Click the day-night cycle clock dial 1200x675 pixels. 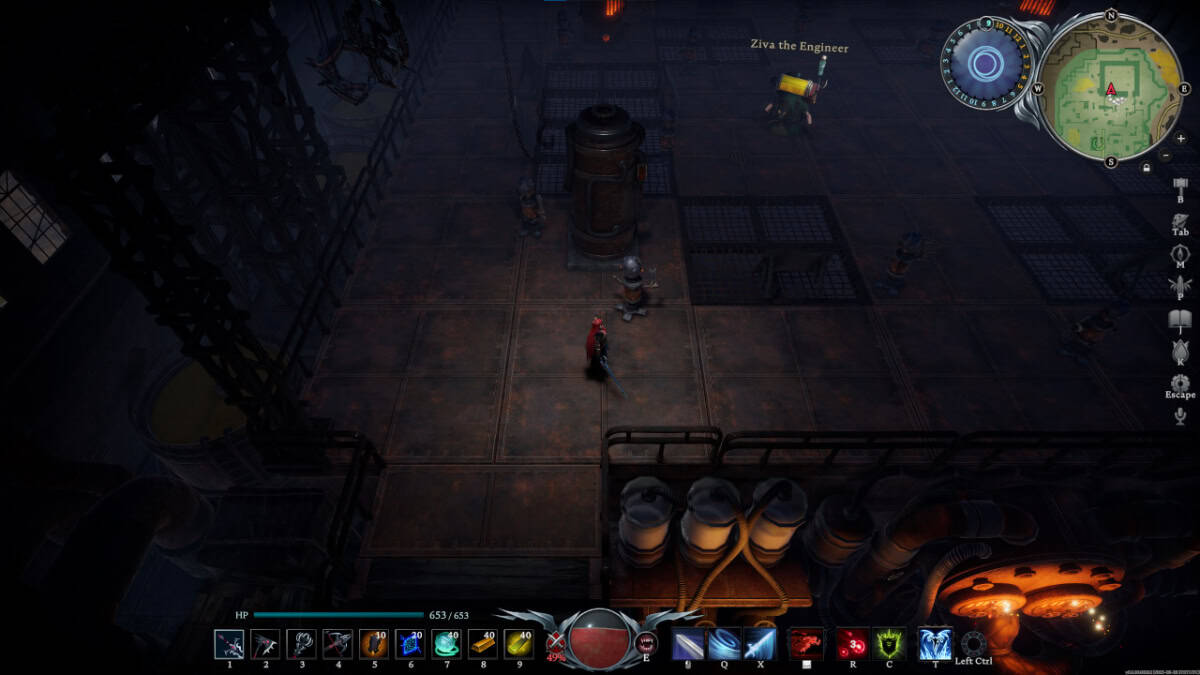pos(986,64)
